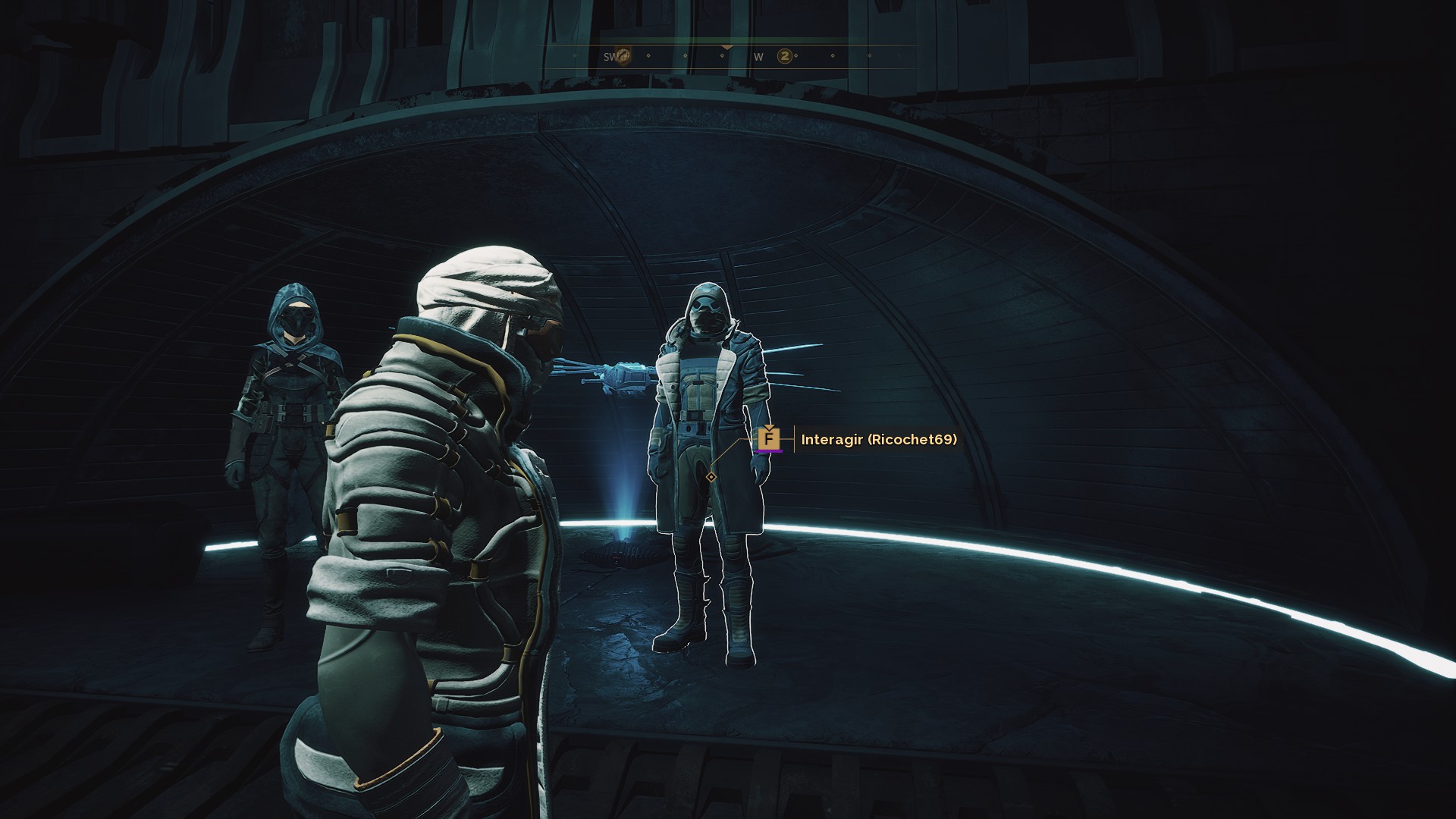Viewport: 1456px width, 819px height.
Task: Click the Interagir (Ricochet69) interaction label
Action: [878, 439]
